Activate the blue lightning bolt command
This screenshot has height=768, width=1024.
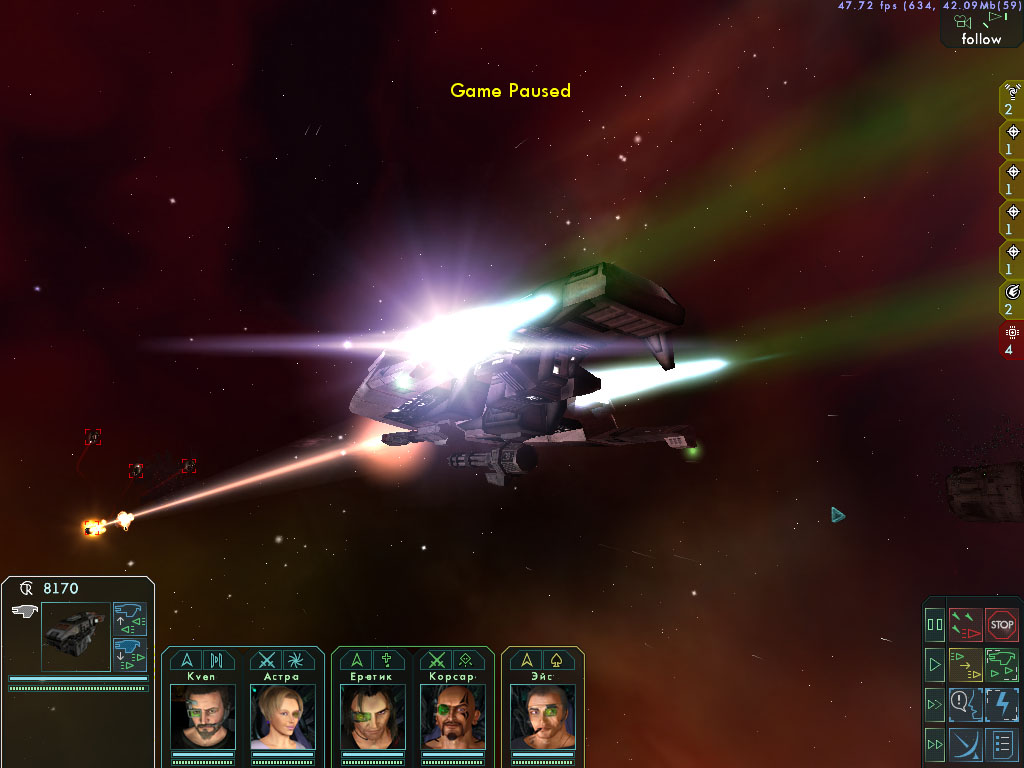pyautogui.click(x=1002, y=704)
